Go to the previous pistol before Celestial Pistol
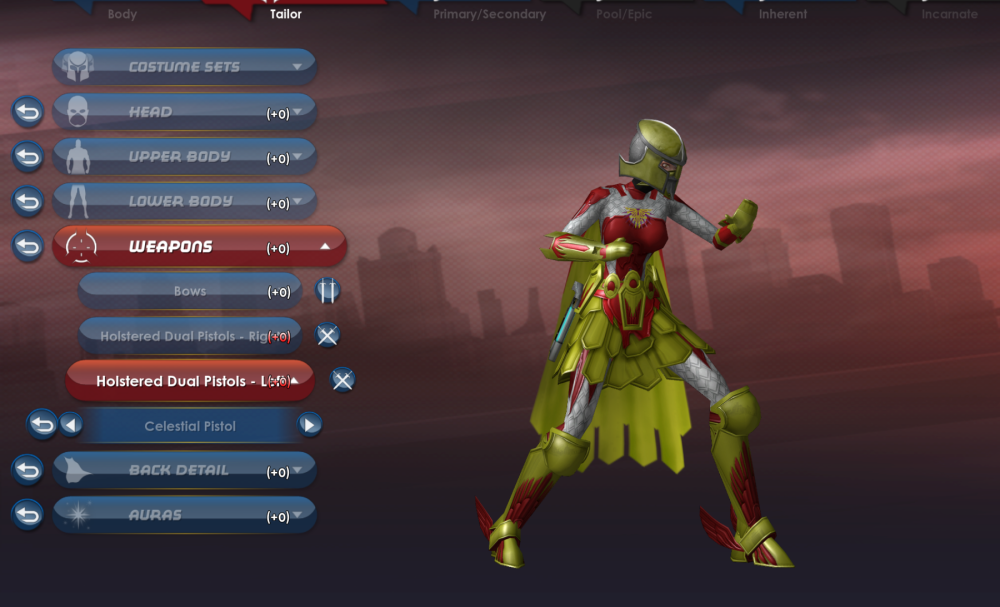The image size is (1000, 607). pyautogui.click(x=70, y=425)
